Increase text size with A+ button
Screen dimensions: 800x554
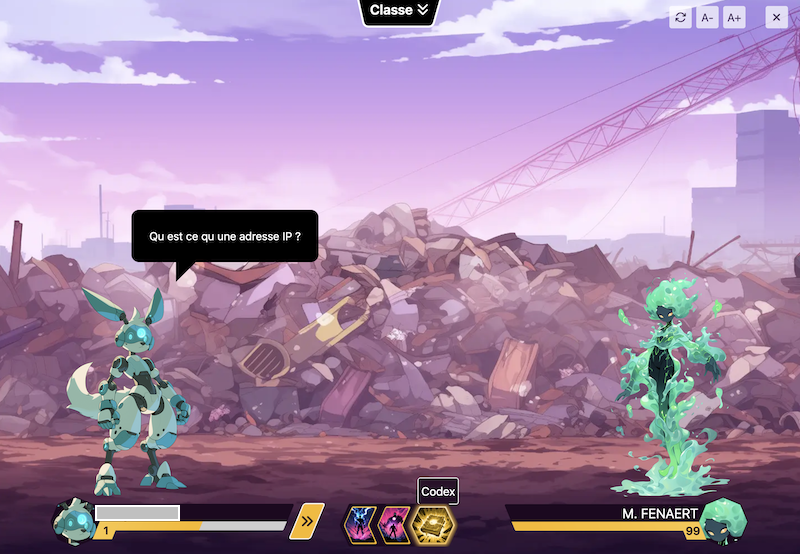(734, 17)
